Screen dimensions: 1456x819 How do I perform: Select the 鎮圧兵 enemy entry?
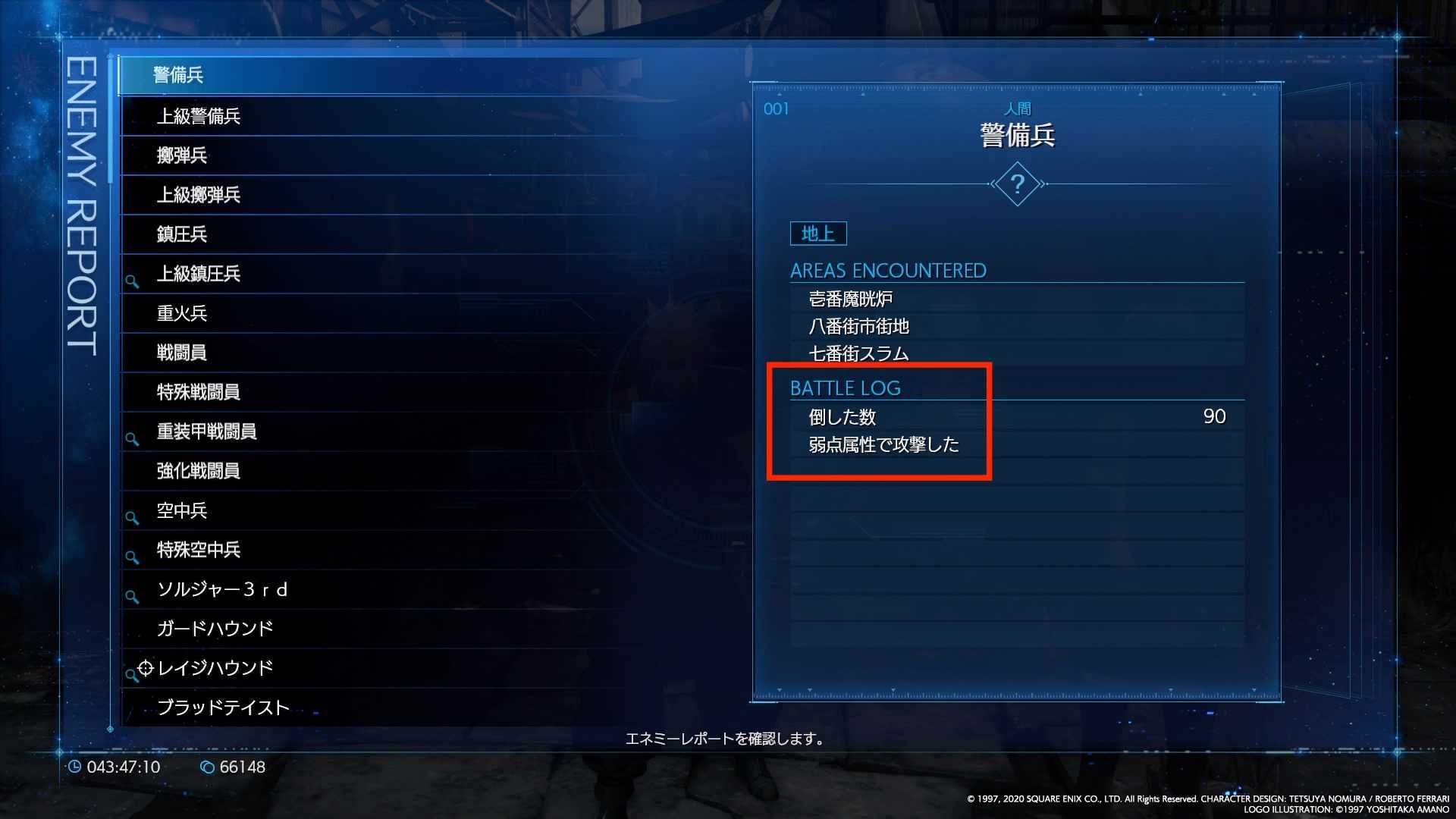[x=303, y=234]
